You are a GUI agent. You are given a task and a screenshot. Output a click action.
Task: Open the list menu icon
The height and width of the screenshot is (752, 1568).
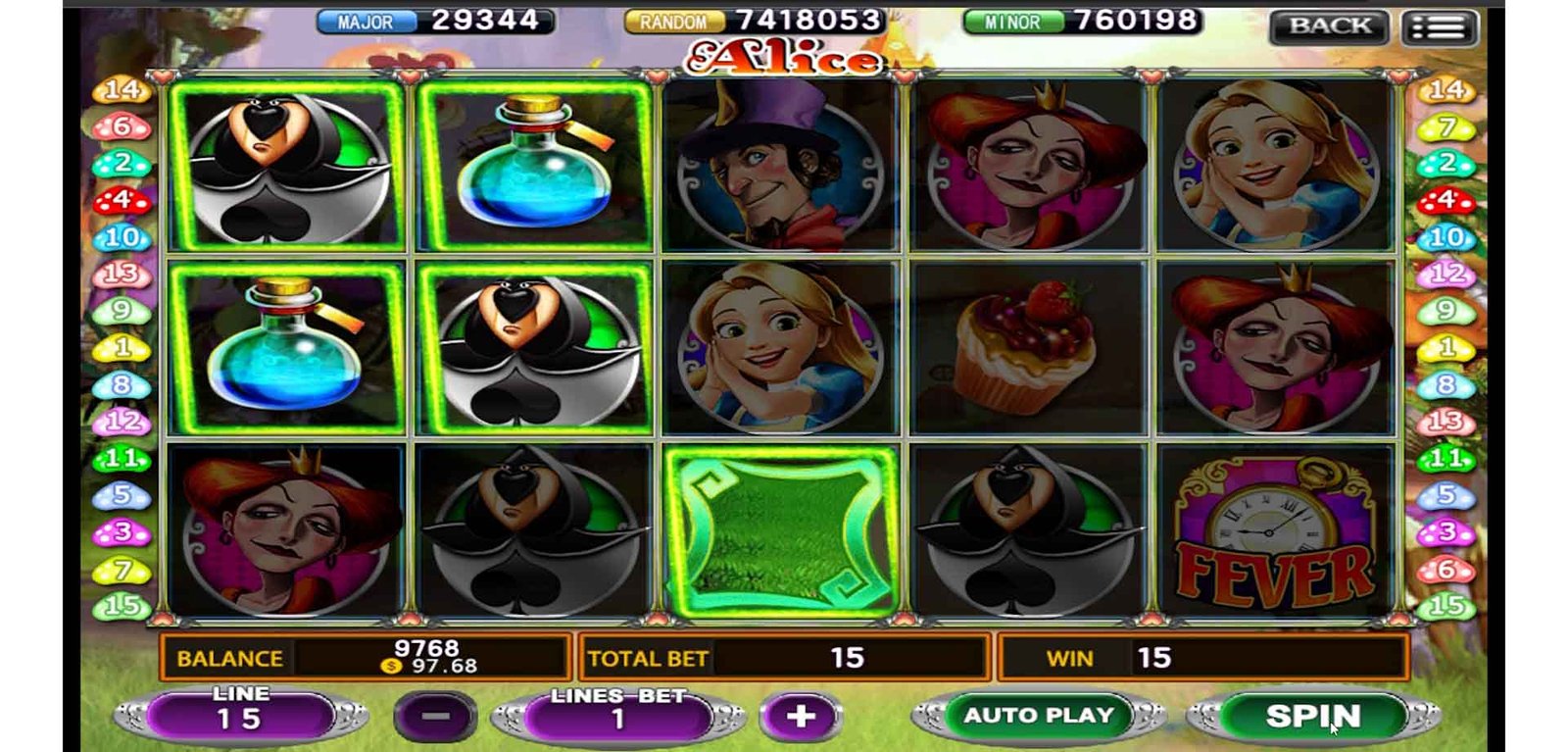[1438, 28]
